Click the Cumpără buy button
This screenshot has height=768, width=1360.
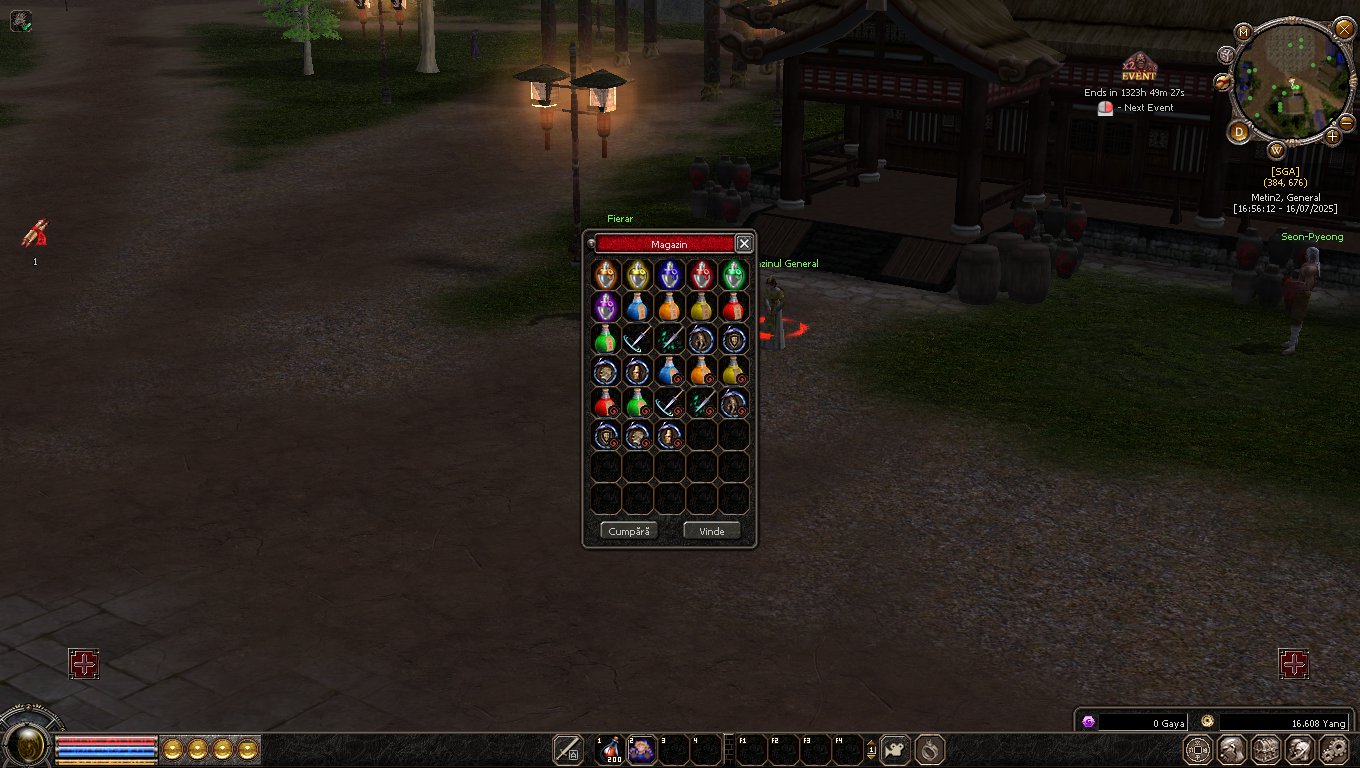(x=629, y=531)
